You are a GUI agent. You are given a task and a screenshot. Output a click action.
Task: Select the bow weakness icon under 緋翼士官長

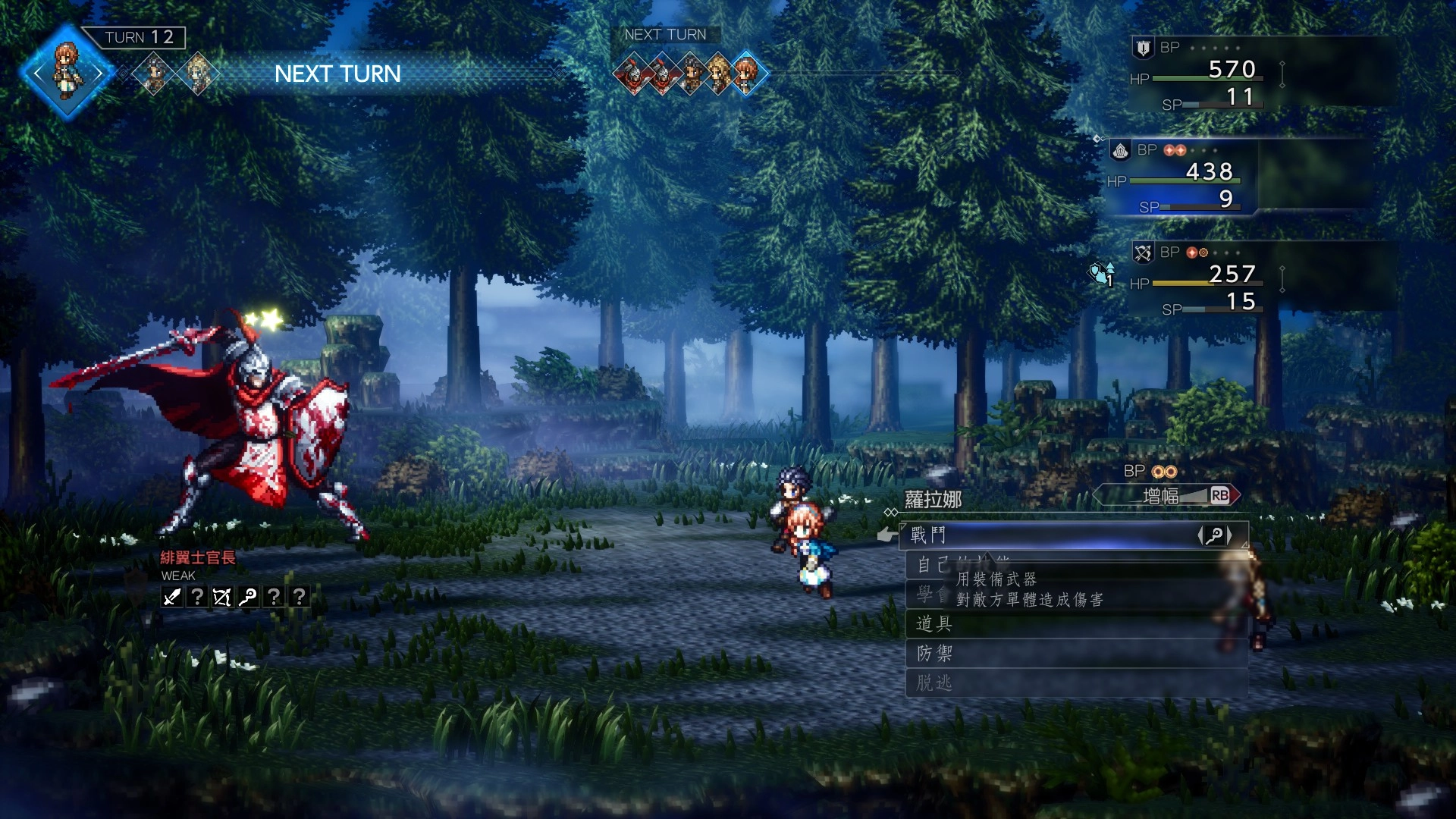point(221,598)
